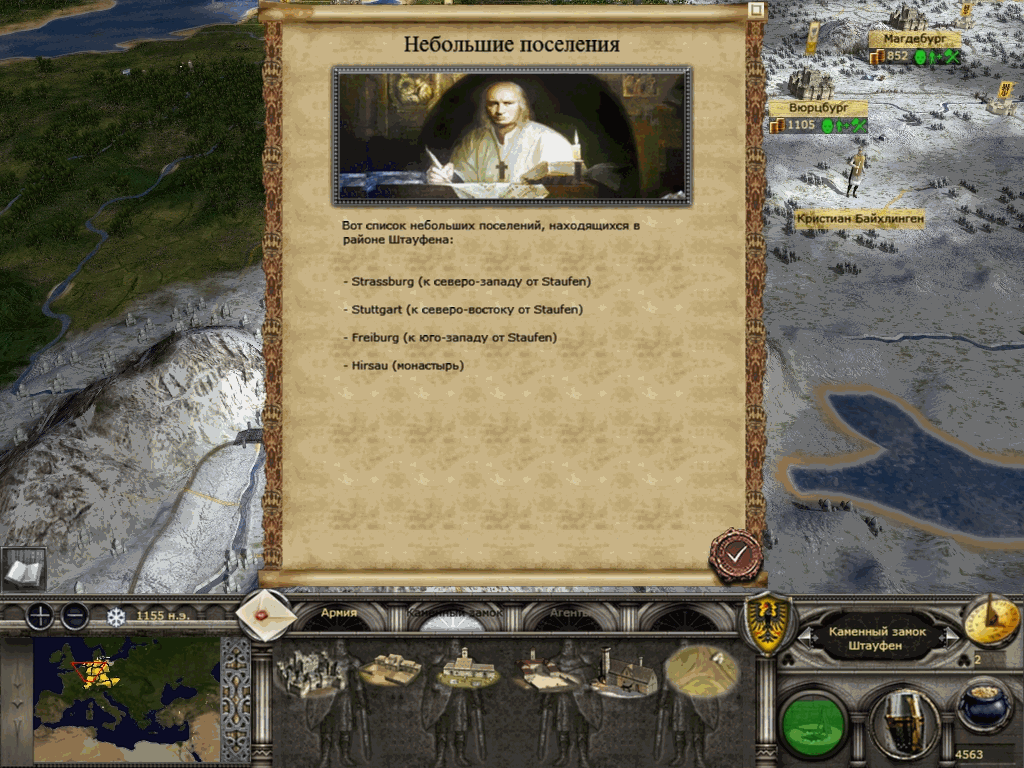
Task: Zoom in the minimap with the plus button
Action: pos(39,616)
